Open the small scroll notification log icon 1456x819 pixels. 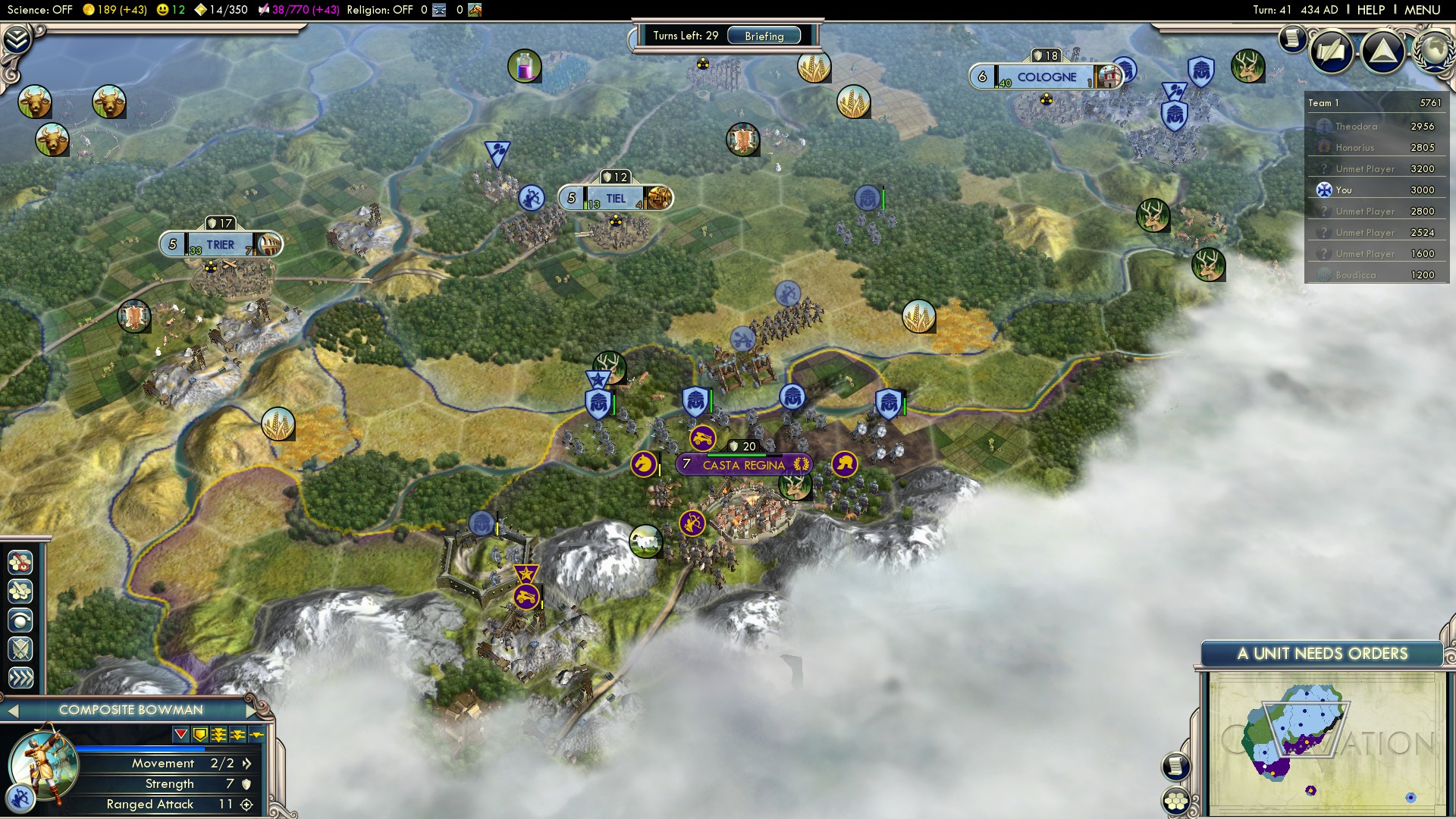pyautogui.click(x=1292, y=38)
